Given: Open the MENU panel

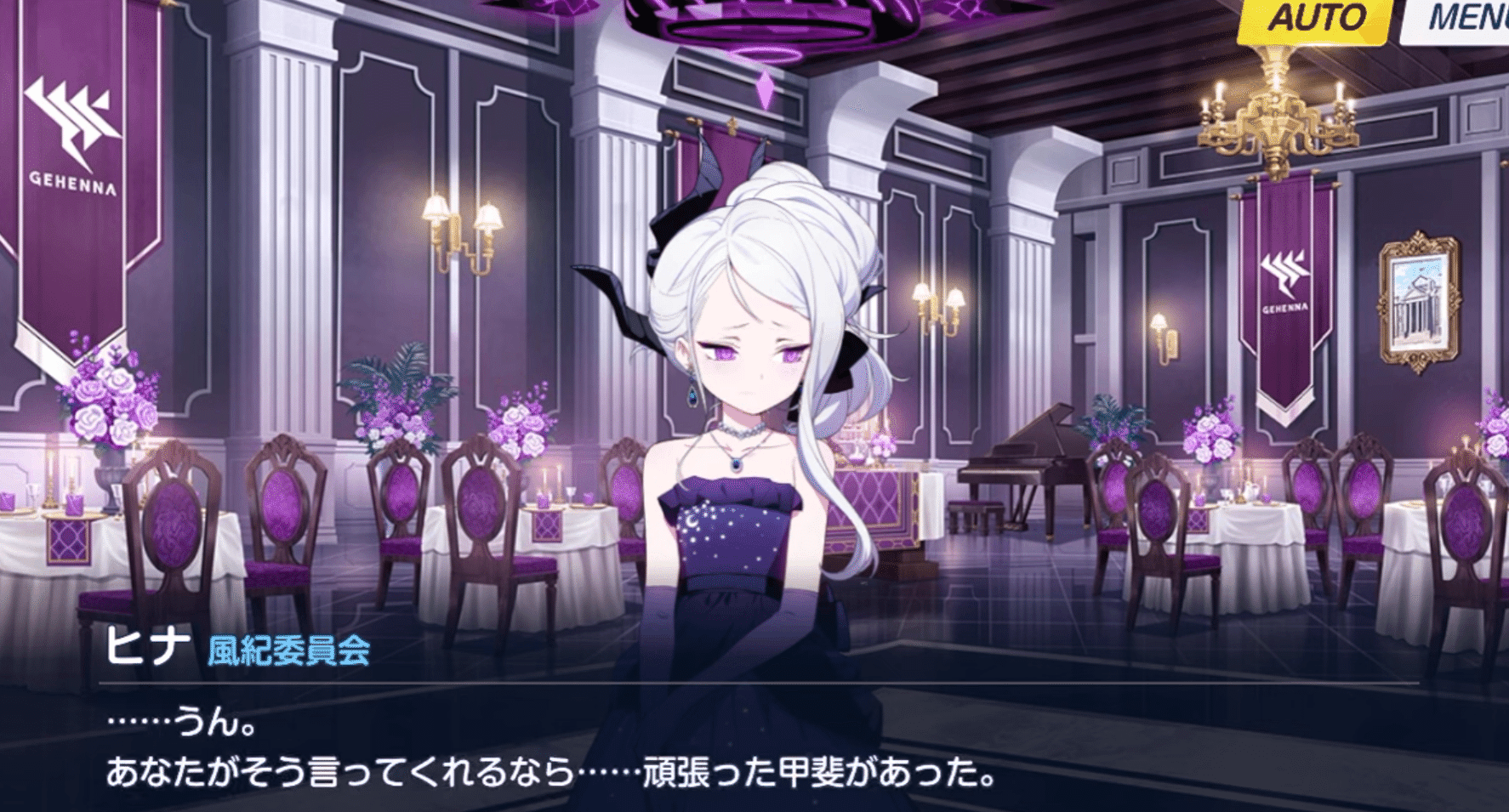Looking at the screenshot, I should tap(1466, 15).
